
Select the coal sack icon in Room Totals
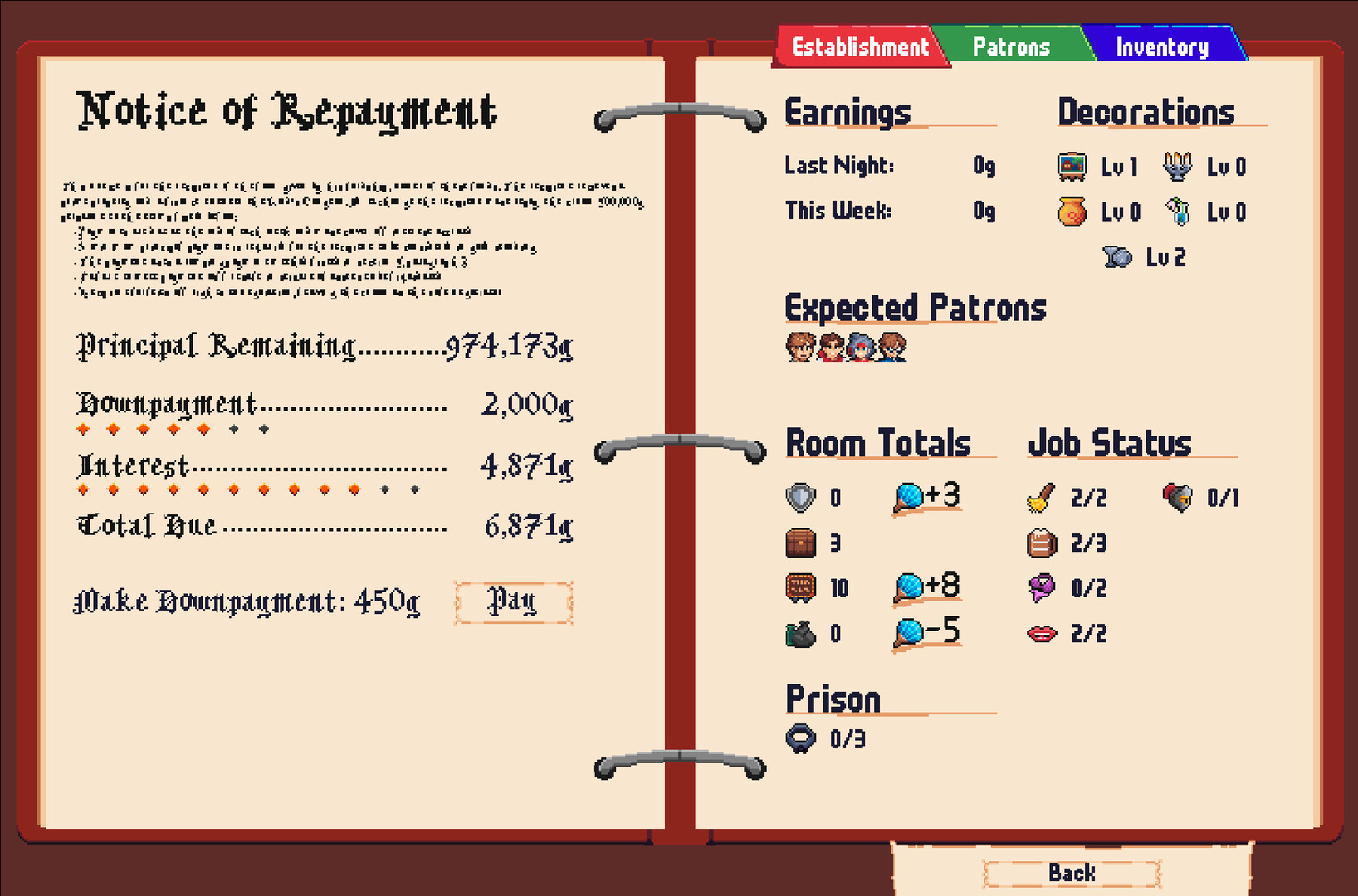click(x=799, y=632)
